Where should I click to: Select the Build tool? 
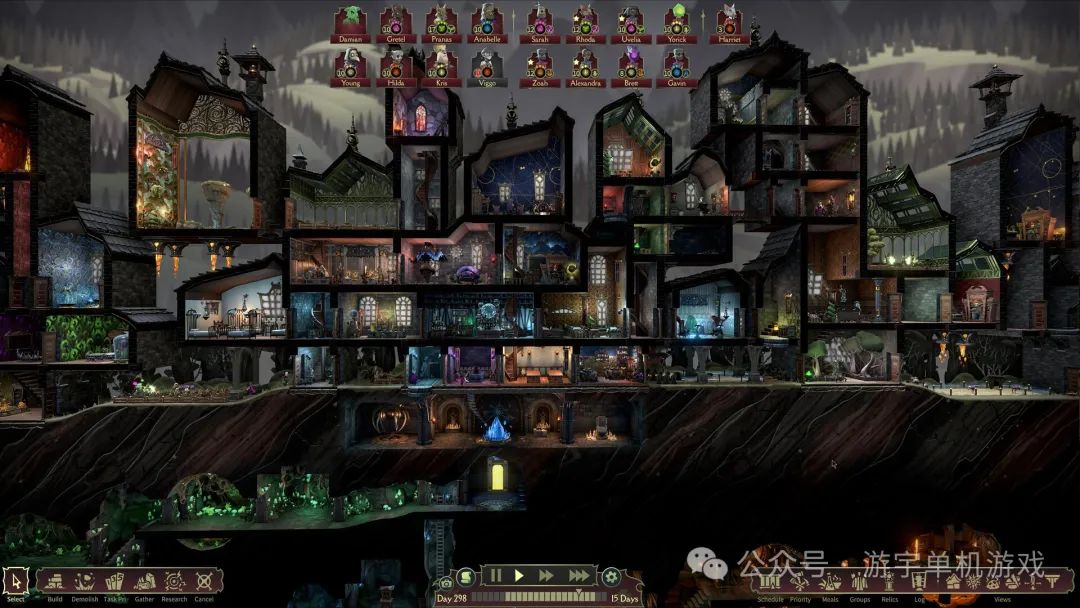click(55, 581)
